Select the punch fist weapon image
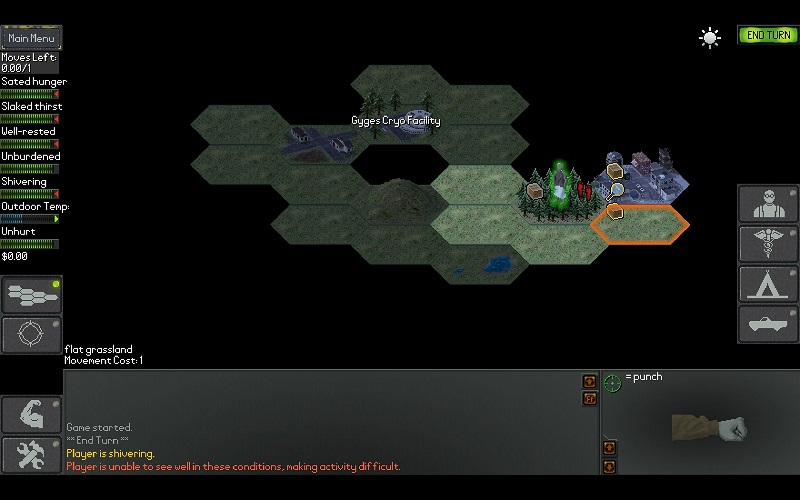The image size is (800, 500). click(710, 428)
